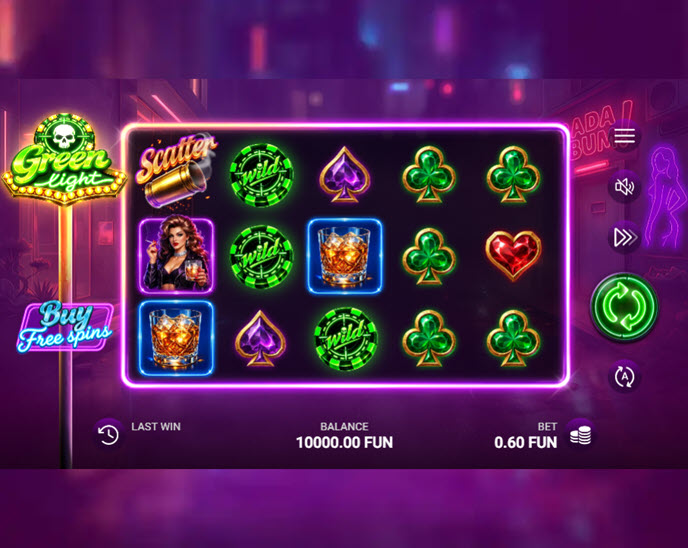Viewport: 688px width, 548px height.
Task: Open the autoplay settings
Action: click(625, 376)
